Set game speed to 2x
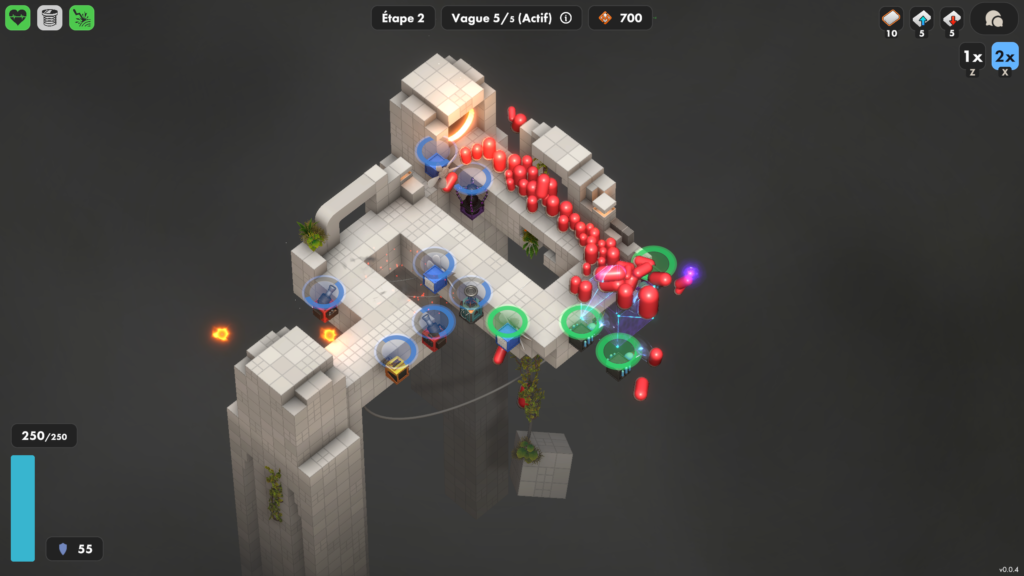 tap(1004, 57)
